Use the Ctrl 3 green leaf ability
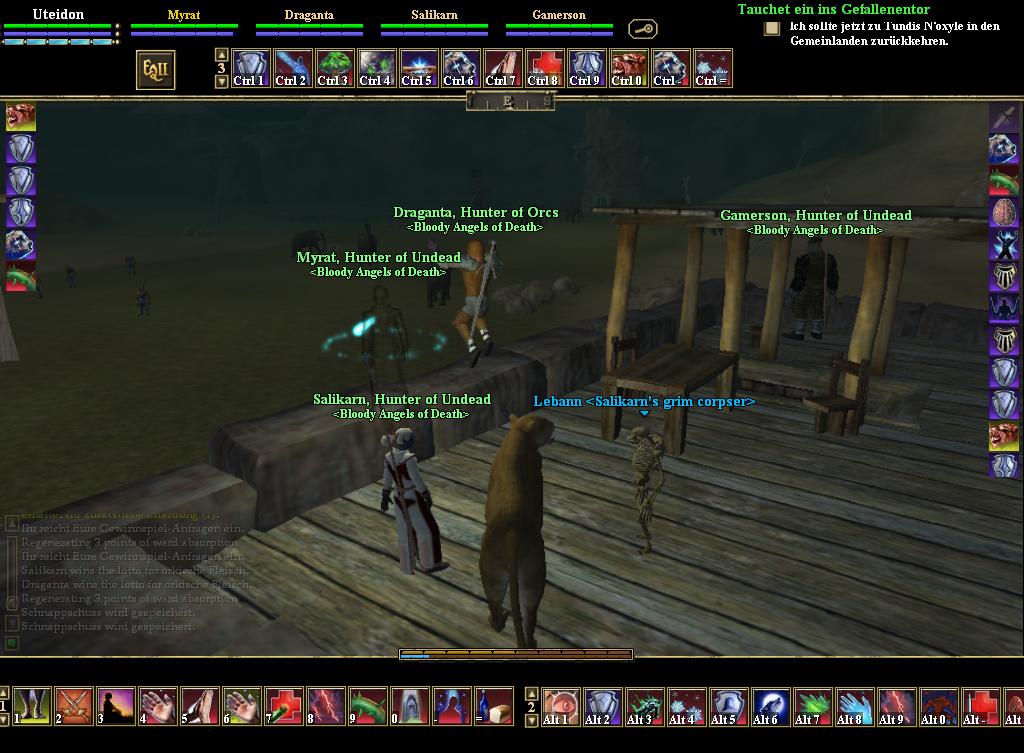The image size is (1024, 753). pyautogui.click(x=333, y=69)
